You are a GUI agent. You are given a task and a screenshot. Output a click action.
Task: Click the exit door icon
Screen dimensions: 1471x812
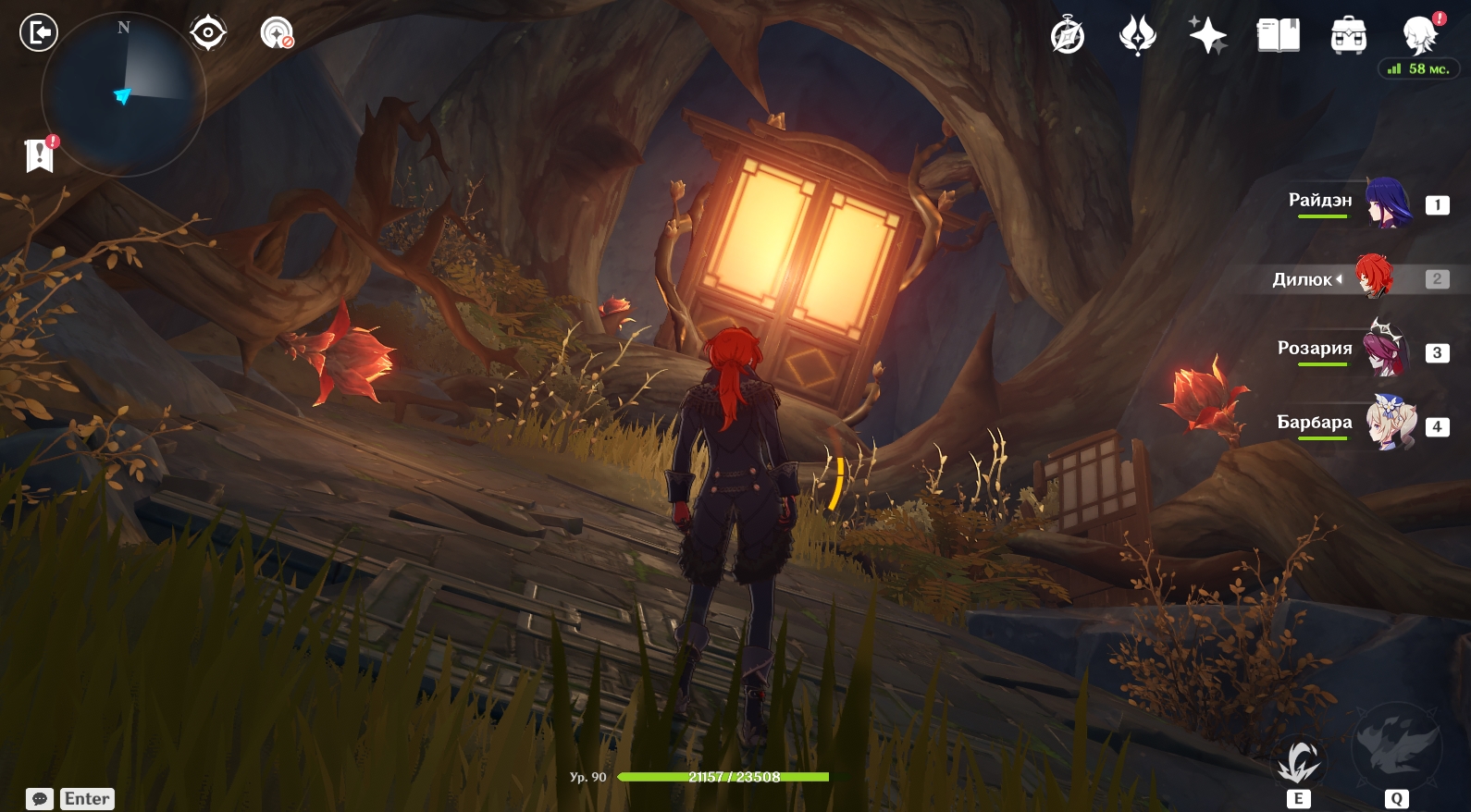tap(38, 33)
